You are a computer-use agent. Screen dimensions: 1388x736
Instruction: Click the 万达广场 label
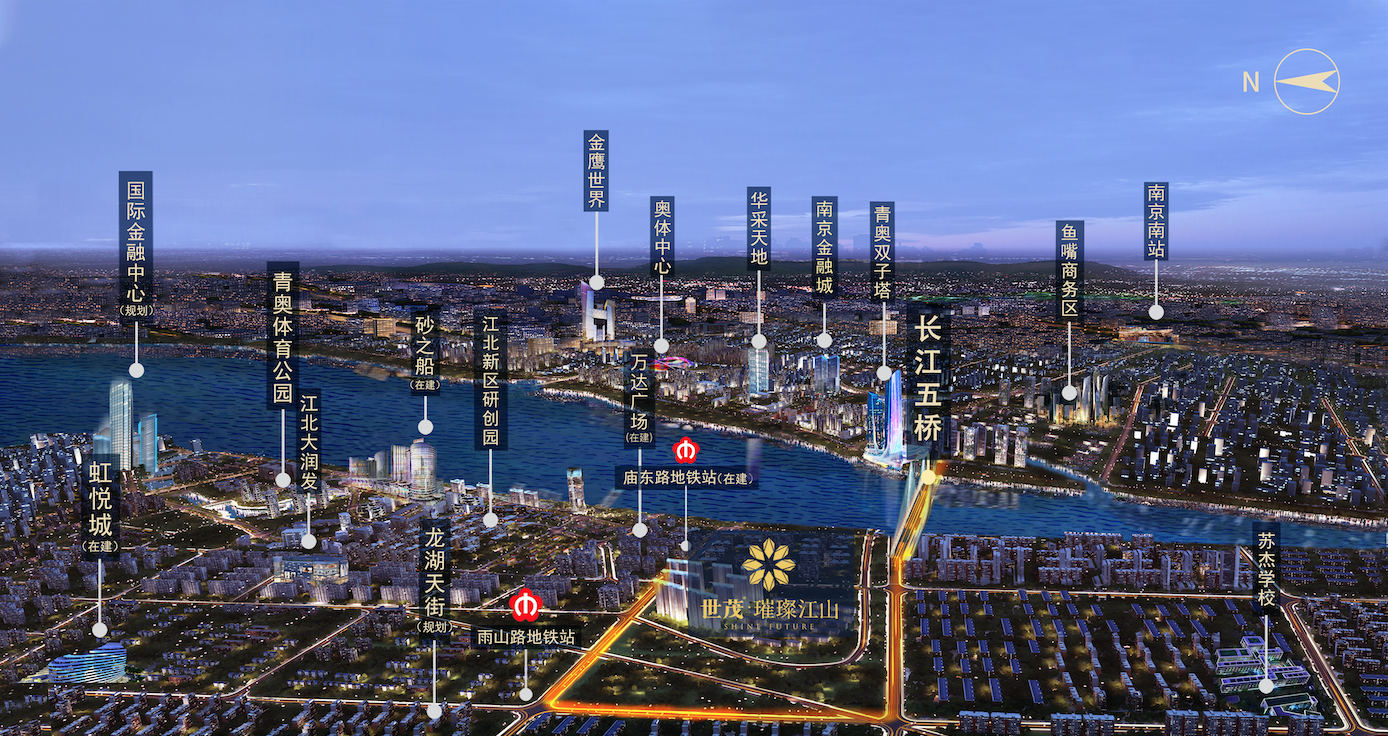coord(640,397)
